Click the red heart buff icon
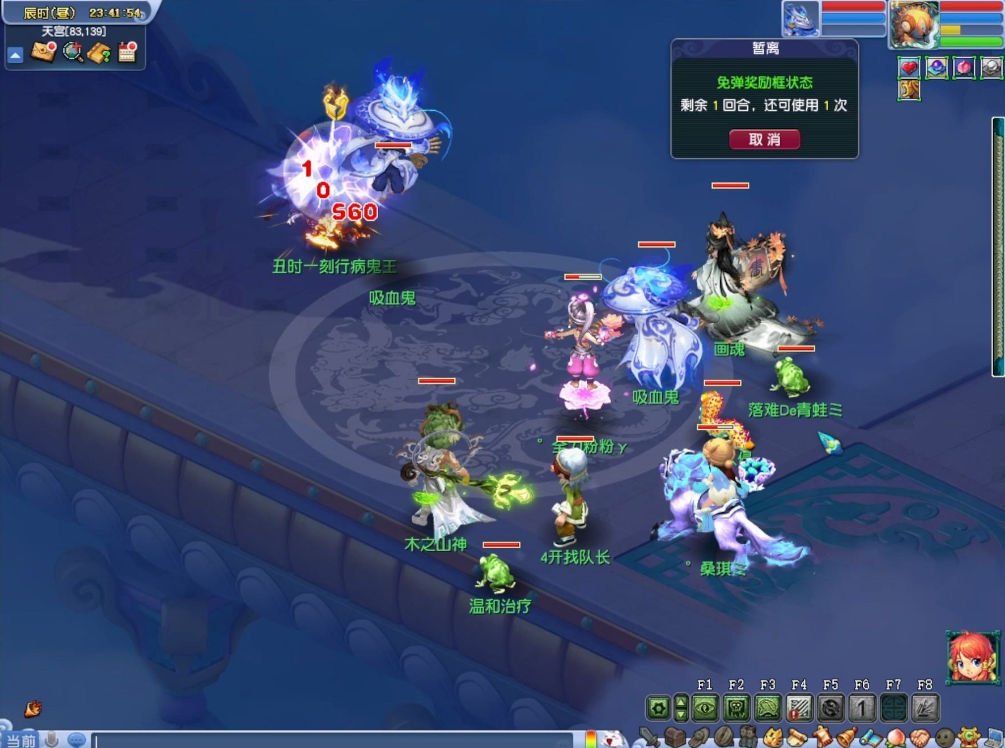Image resolution: width=1005 pixels, height=748 pixels. (x=908, y=68)
